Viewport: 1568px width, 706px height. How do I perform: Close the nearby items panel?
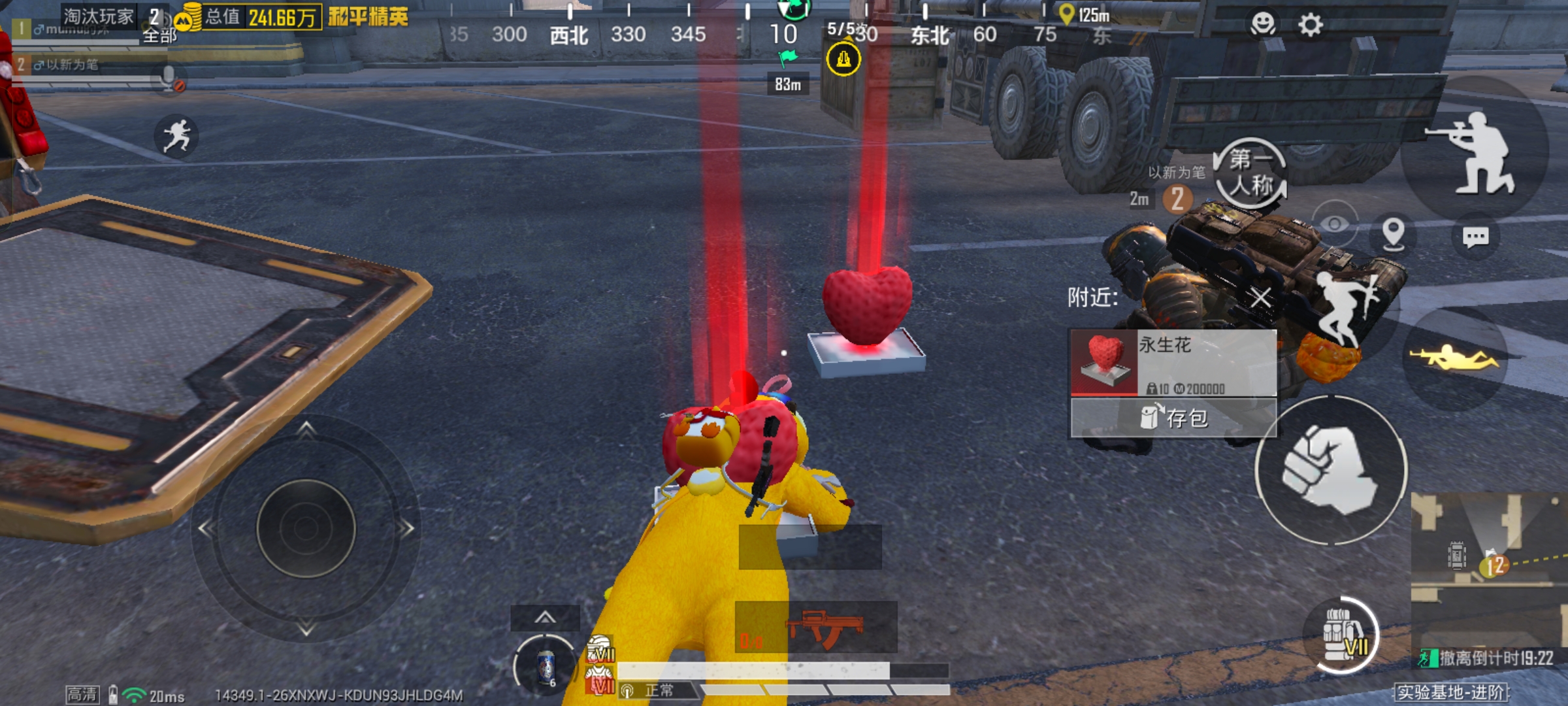pyautogui.click(x=1261, y=298)
